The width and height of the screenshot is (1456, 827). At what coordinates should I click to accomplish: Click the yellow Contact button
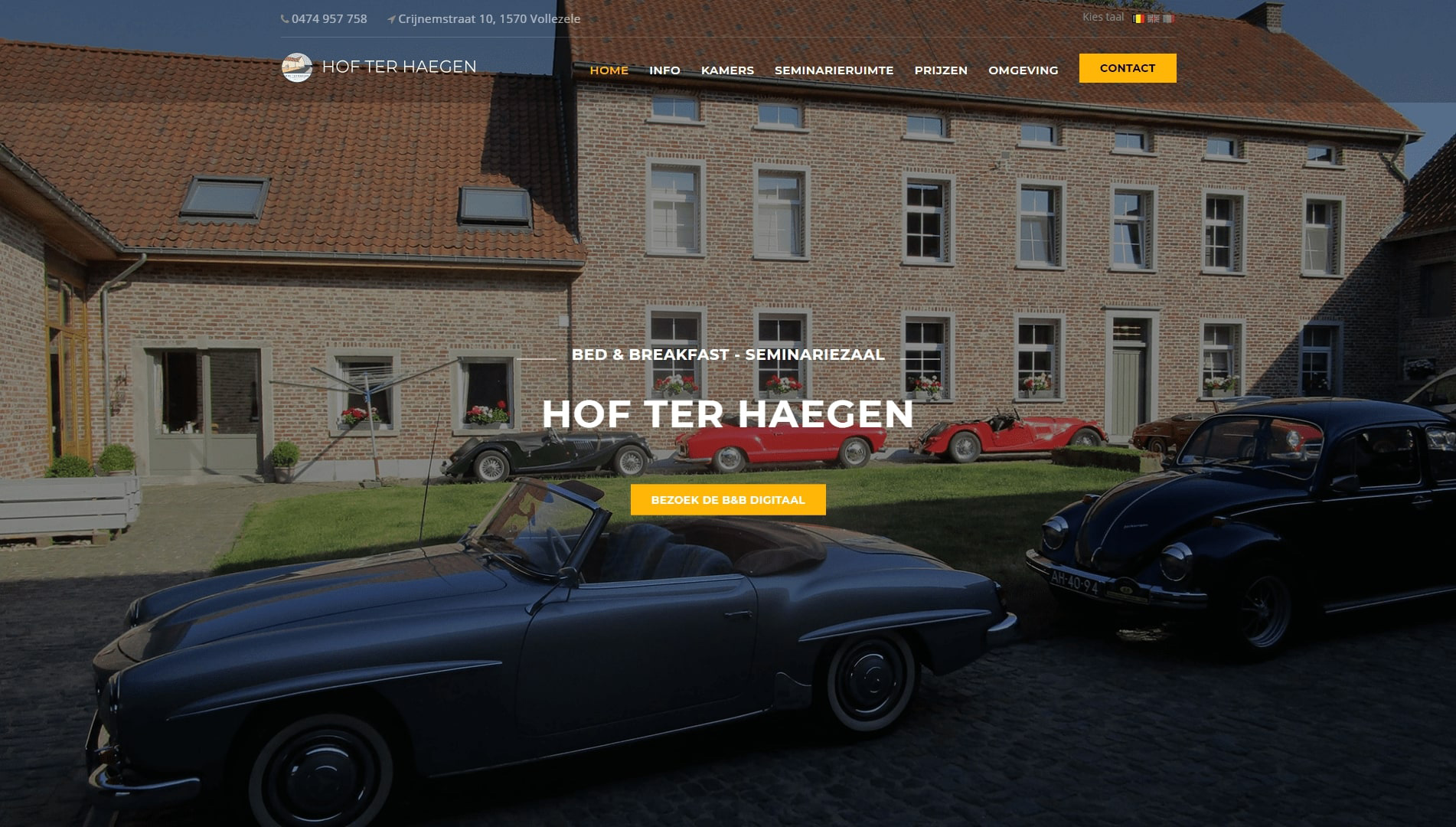(1127, 68)
